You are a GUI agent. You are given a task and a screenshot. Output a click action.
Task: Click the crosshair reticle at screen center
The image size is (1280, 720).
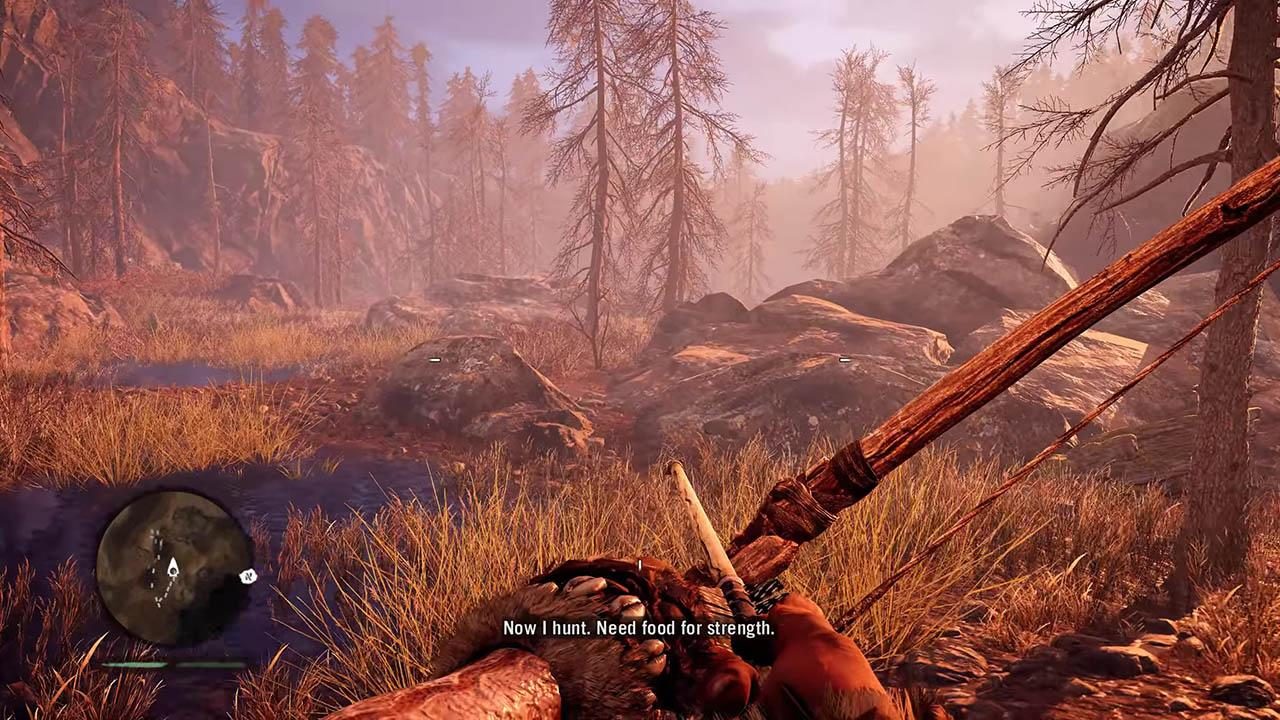point(638,563)
